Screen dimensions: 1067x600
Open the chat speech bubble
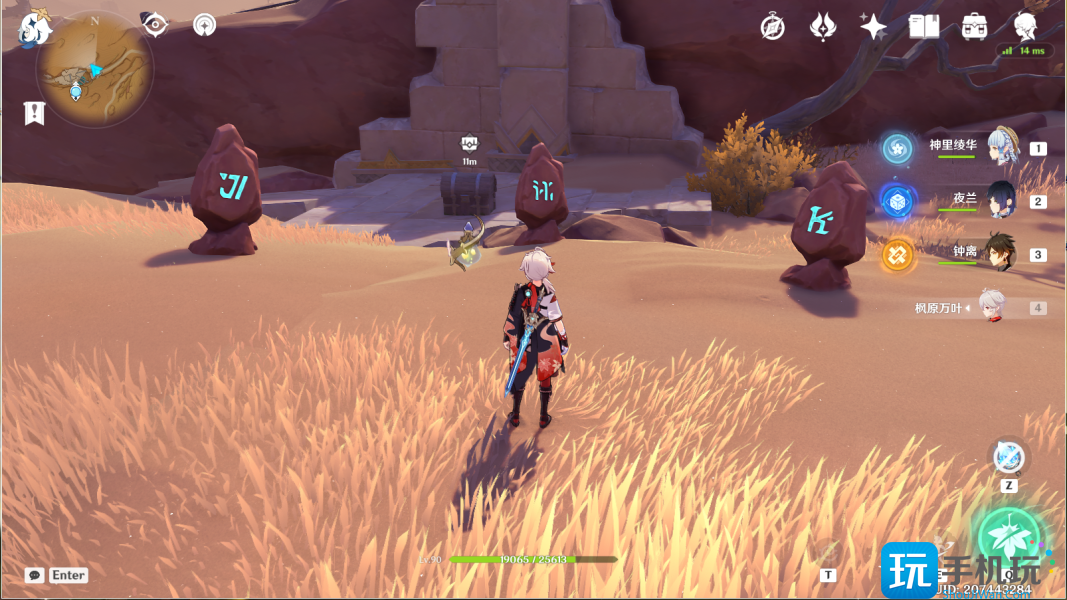pos(35,575)
